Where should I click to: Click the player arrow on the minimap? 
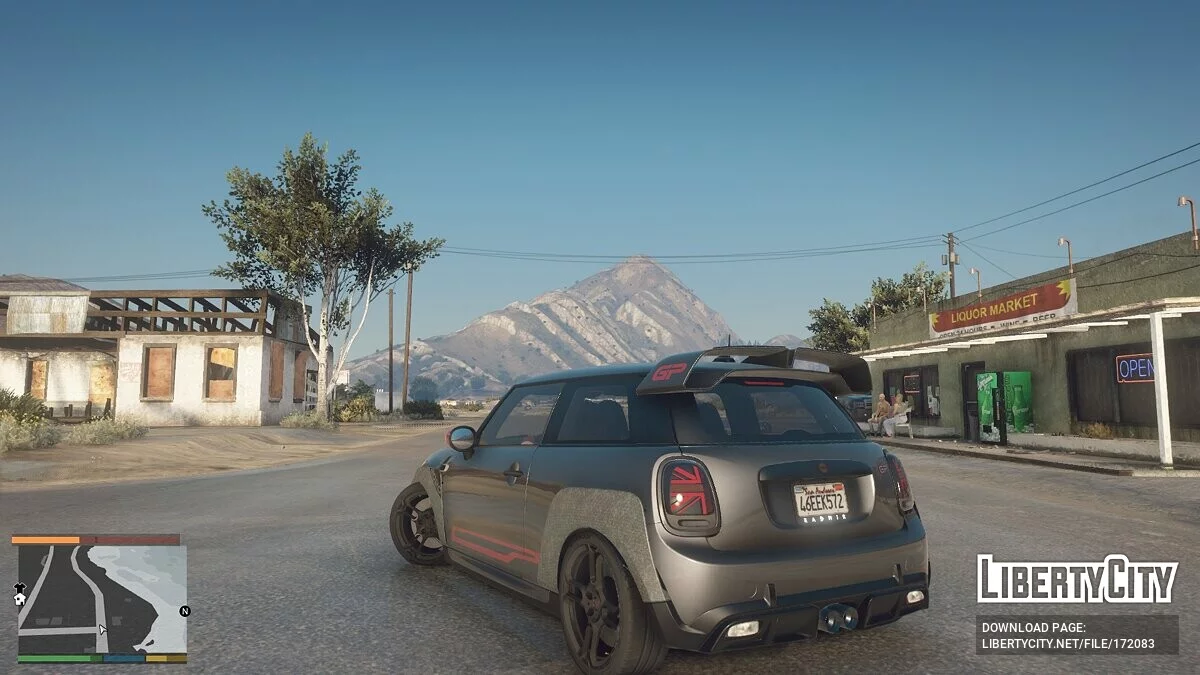click(101, 630)
